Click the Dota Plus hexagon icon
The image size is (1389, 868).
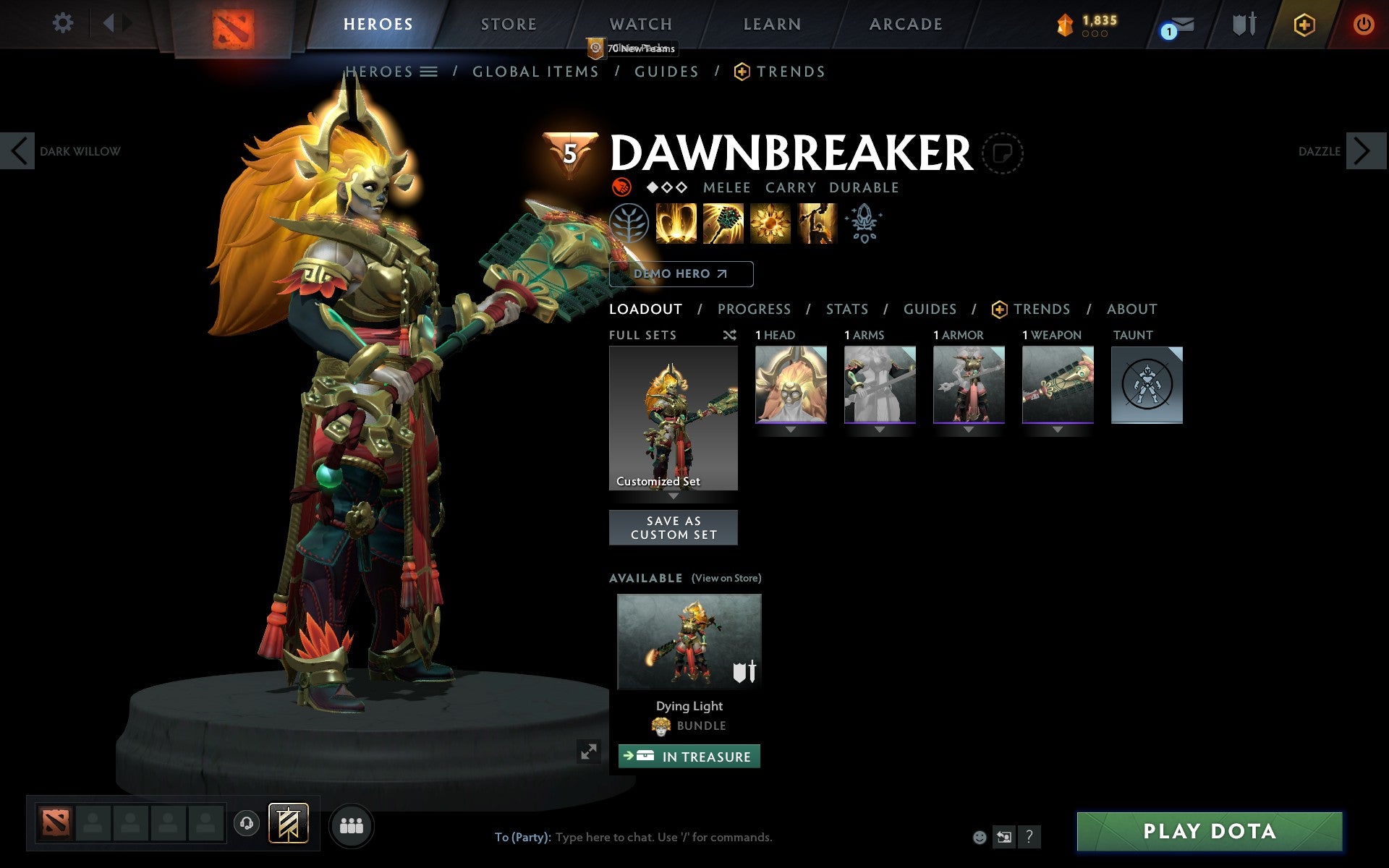coord(1304,24)
